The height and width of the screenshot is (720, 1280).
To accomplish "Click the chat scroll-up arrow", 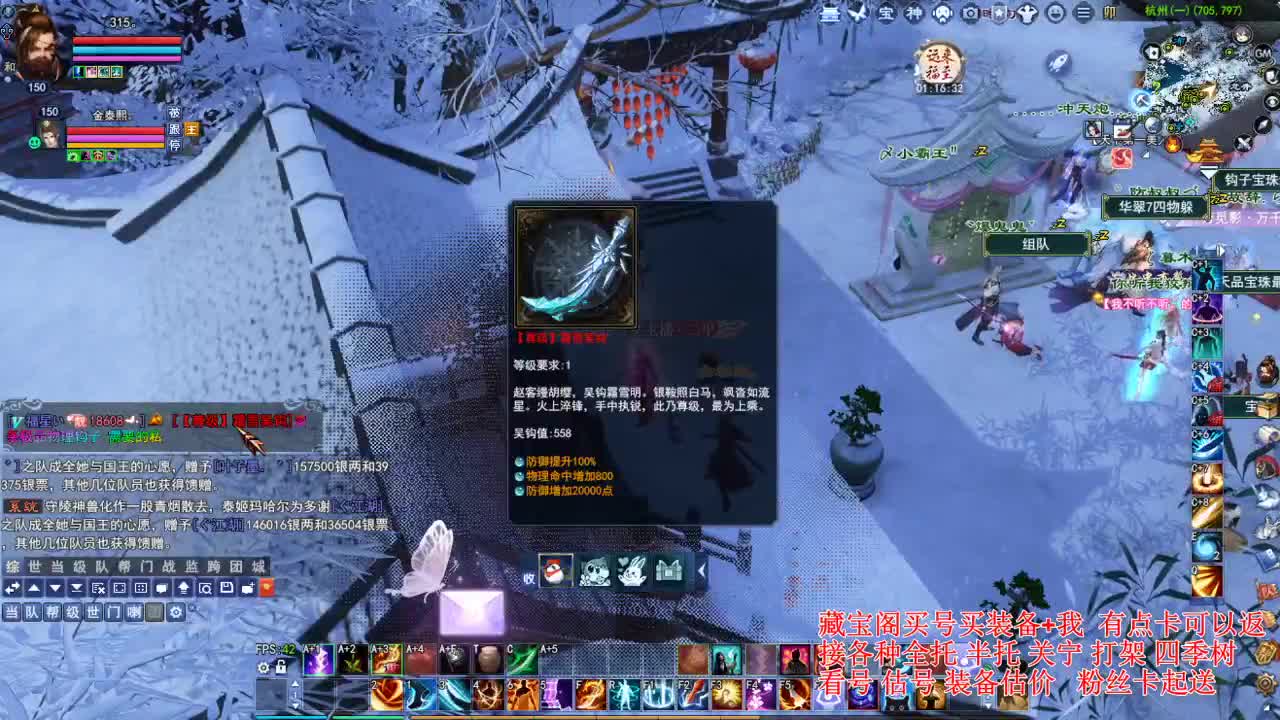I will tap(33, 588).
